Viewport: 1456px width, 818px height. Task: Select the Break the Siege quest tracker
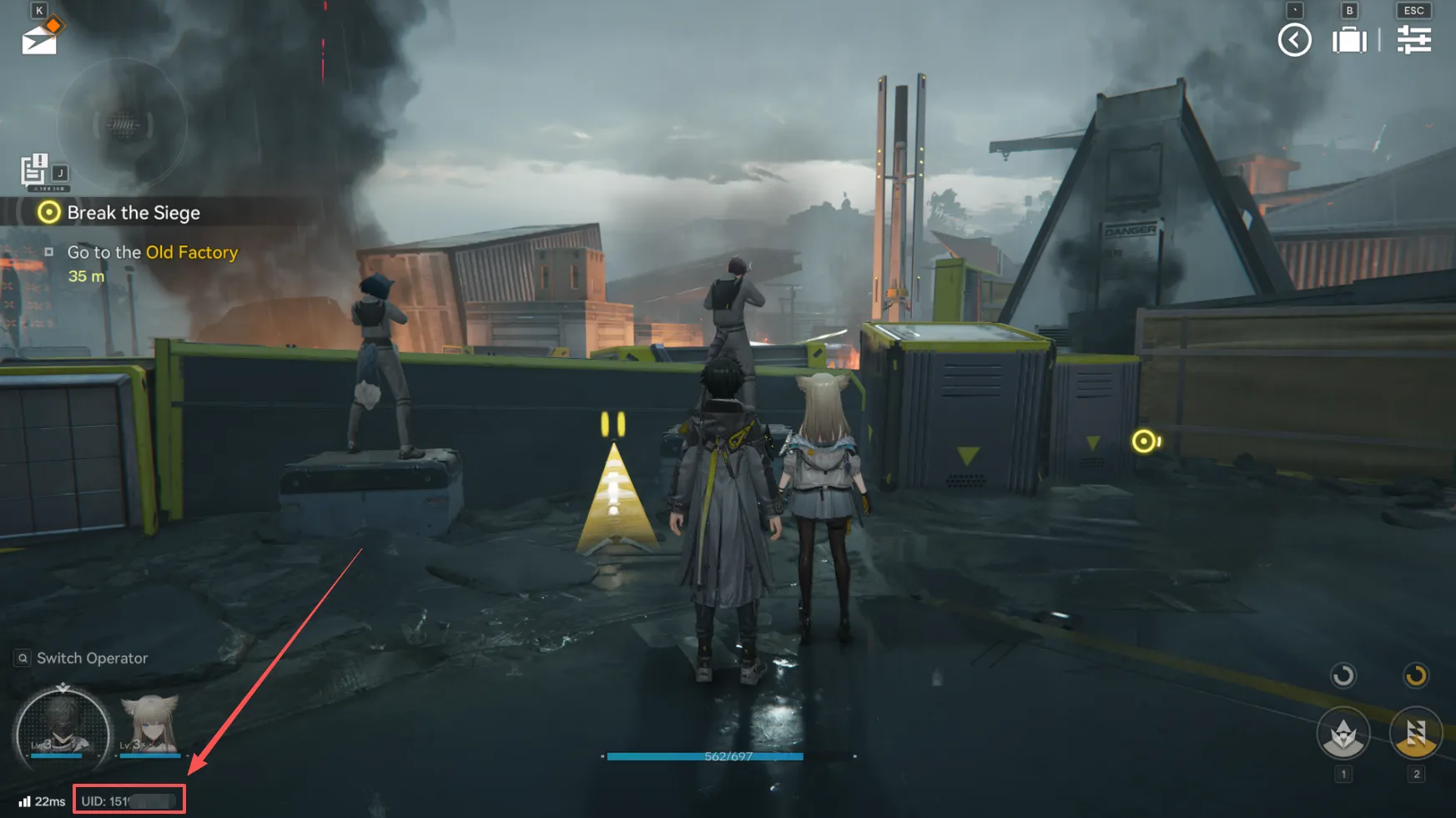(x=133, y=213)
